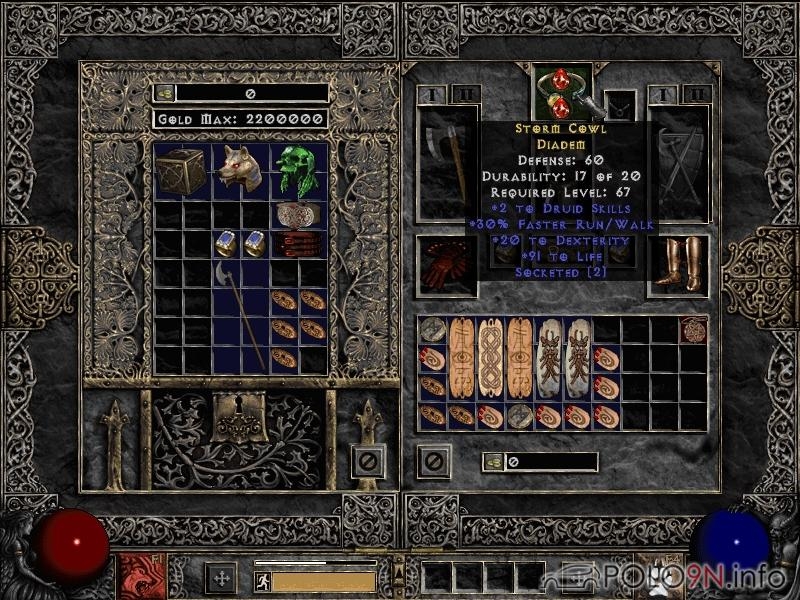Select the equipped red gloves
800x600 pixels.
[447, 265]
